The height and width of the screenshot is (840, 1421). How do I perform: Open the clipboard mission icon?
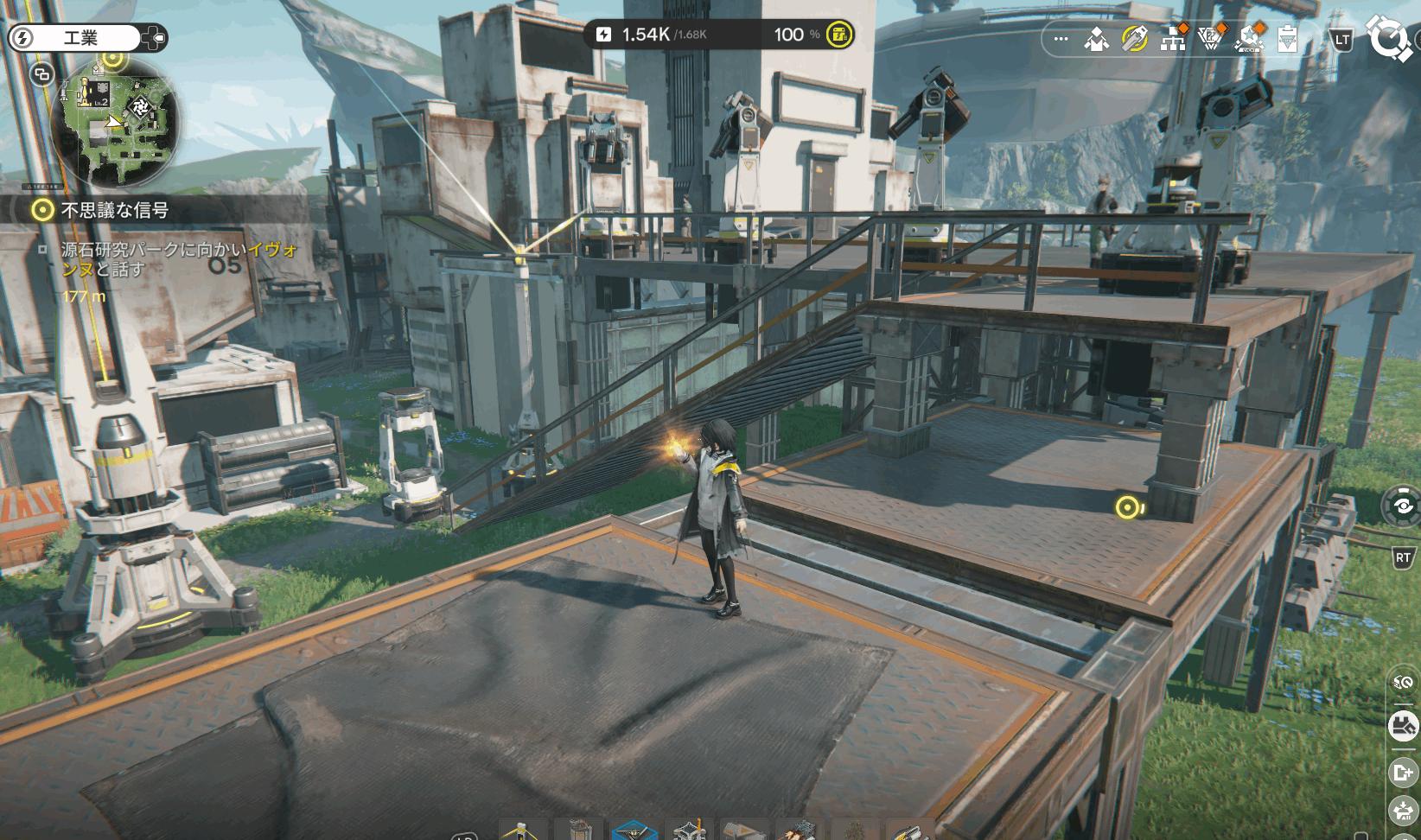[1287, 39]
